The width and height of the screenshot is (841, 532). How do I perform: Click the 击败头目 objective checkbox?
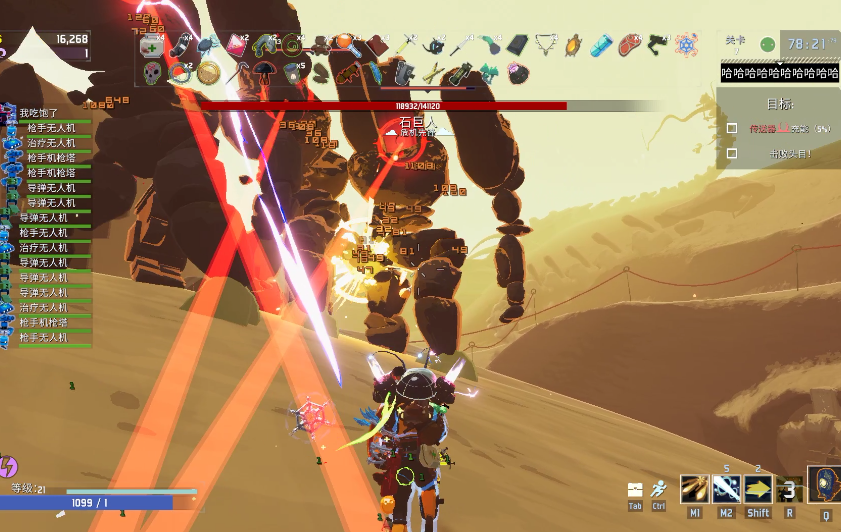tap(732, 154)
